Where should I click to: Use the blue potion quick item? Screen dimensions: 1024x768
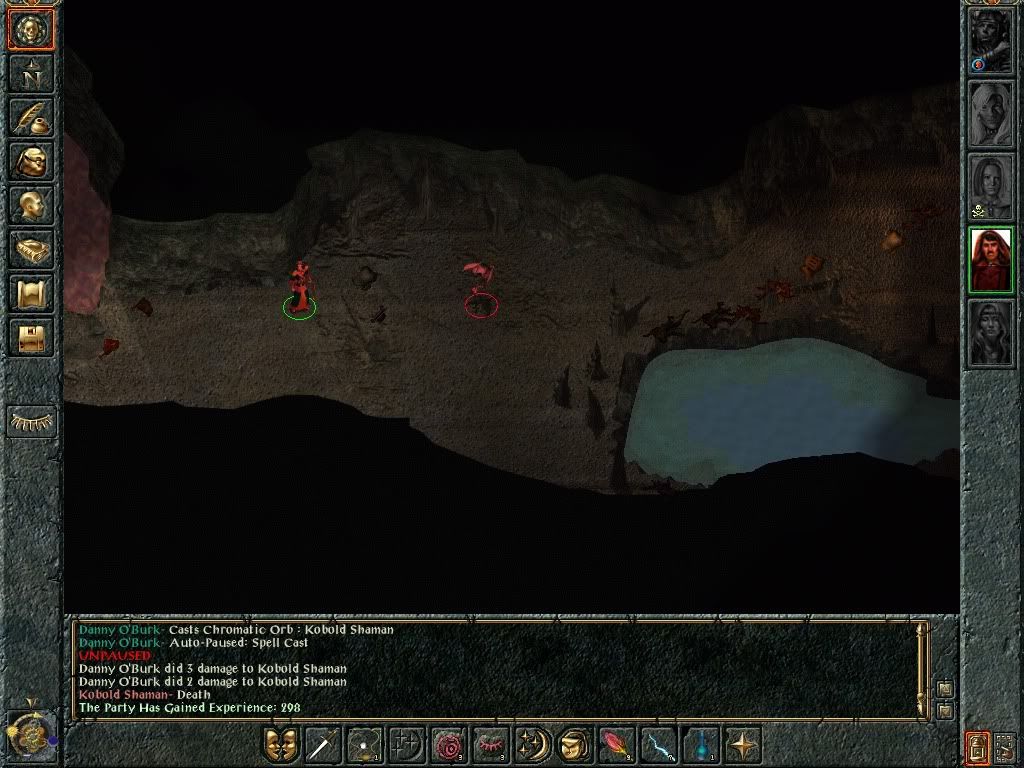point(699,746)
